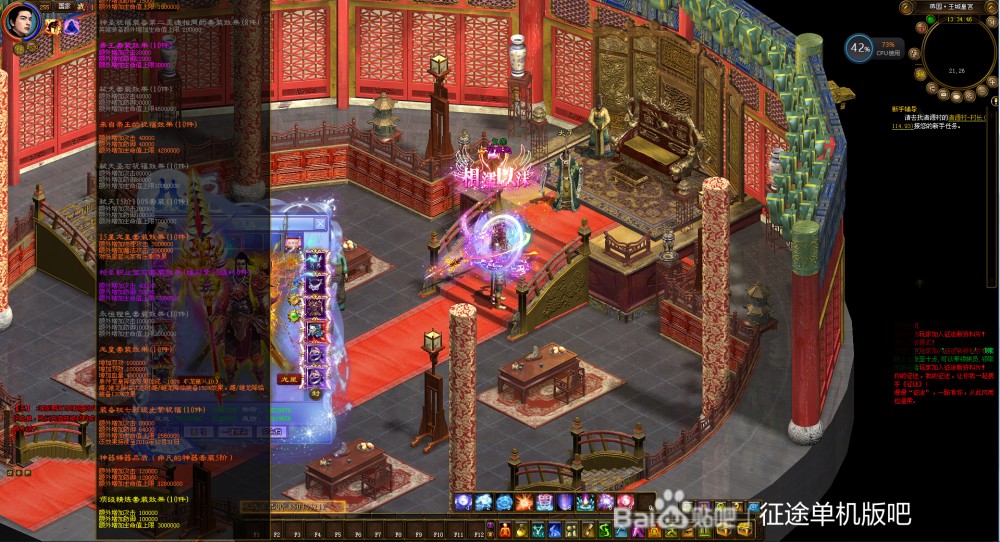Close the character equipment window
This screenshot has width=1000, height=542.
click(x=321, y=223)
